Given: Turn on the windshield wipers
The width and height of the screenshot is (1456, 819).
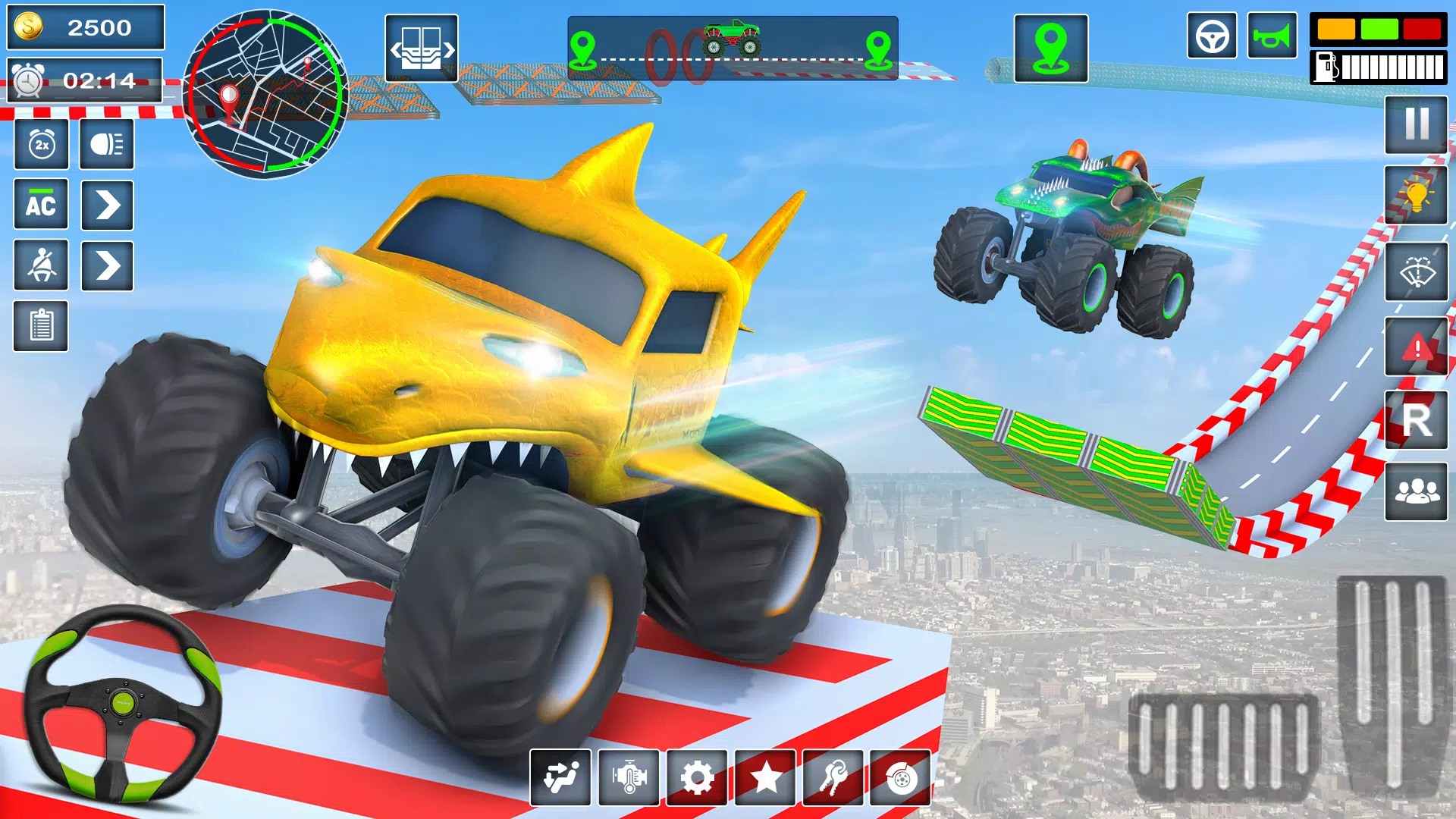Looking at the screenshot, I should coord(1415,271).
